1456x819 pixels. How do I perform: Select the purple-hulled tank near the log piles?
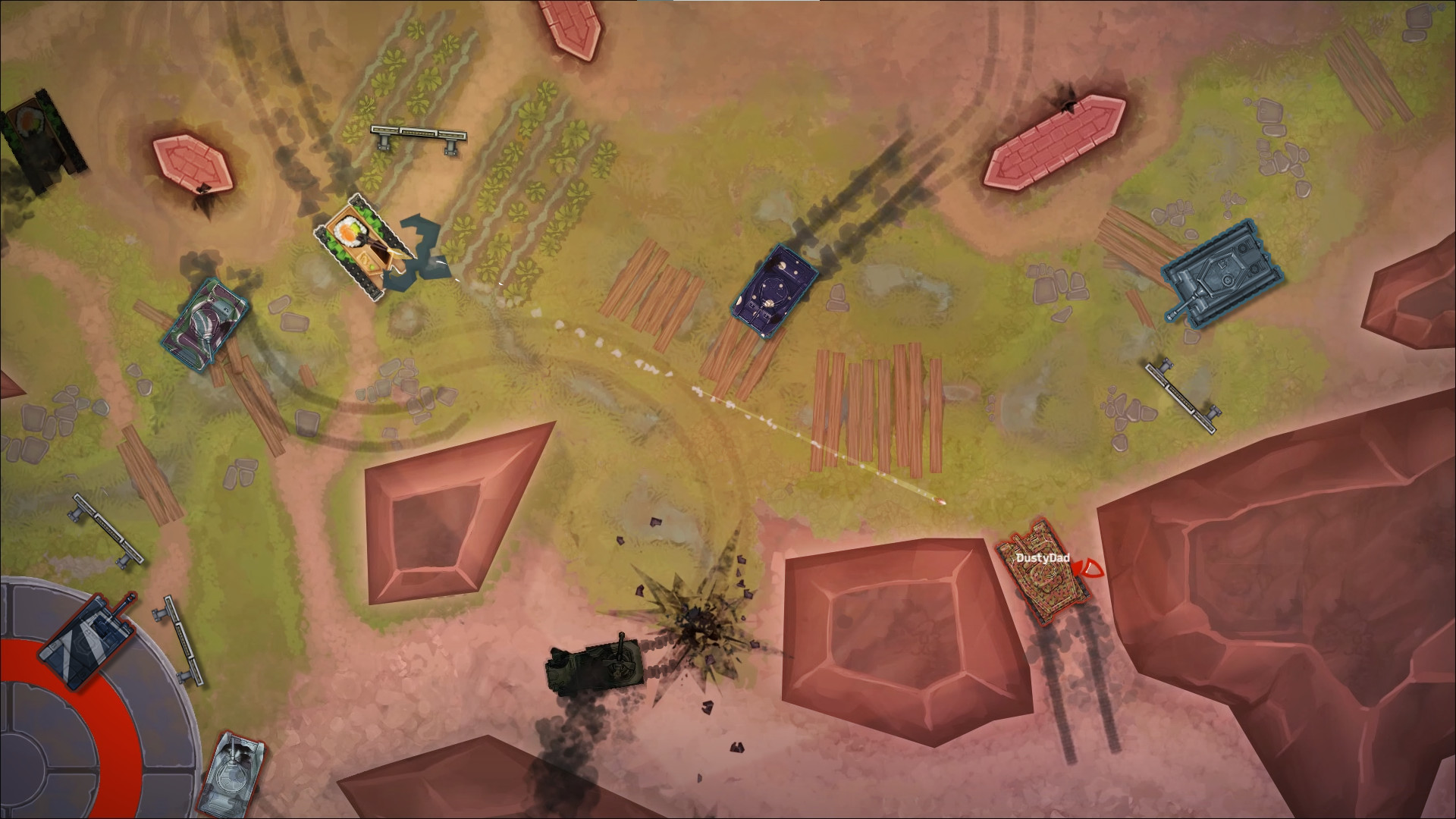pyautogui.click(x=773, y=296)
